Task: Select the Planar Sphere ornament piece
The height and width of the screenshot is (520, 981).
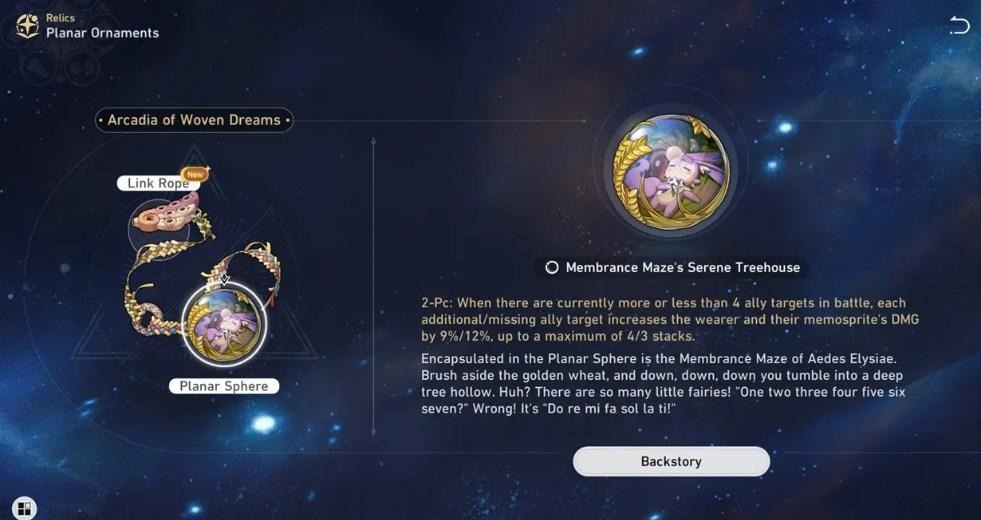Action: point(223,324)
